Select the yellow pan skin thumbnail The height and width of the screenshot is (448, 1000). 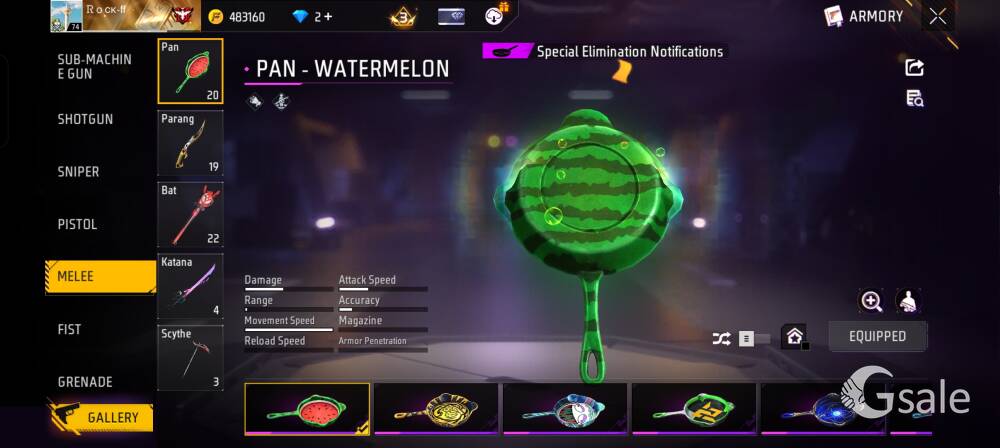(x=436, y=409)
